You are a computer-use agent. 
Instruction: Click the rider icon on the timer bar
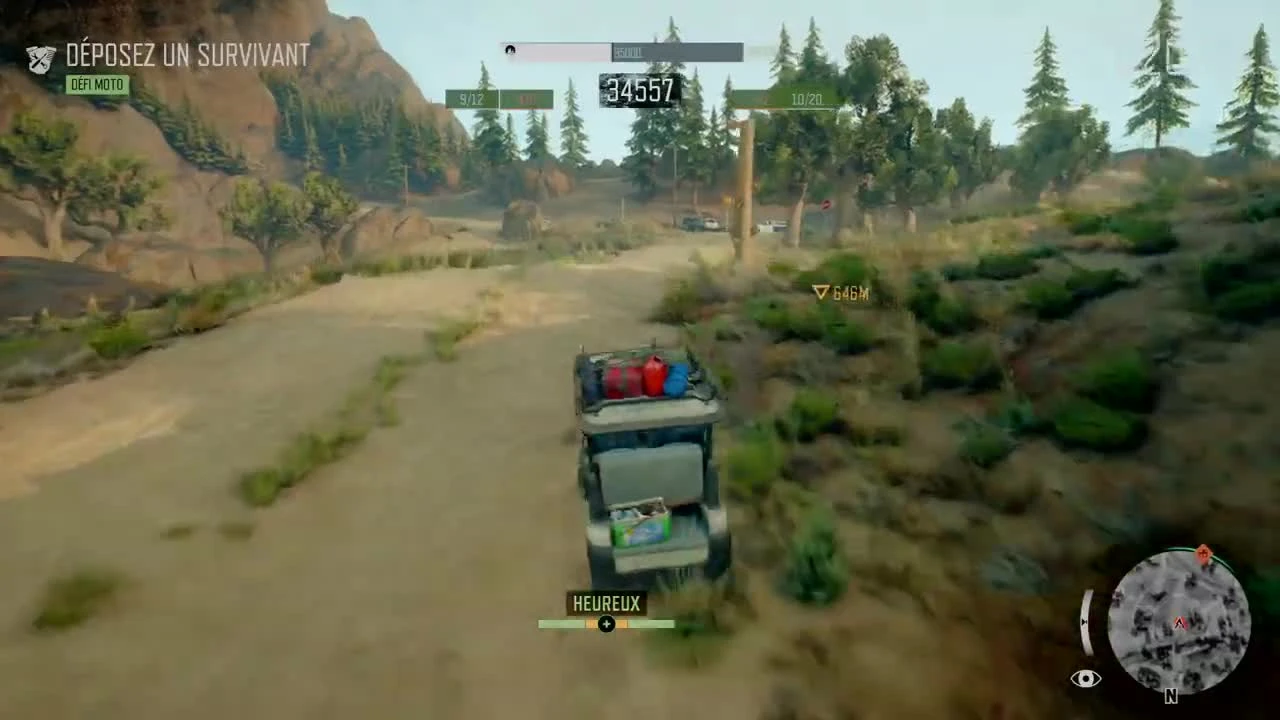(x=510, y=50)
